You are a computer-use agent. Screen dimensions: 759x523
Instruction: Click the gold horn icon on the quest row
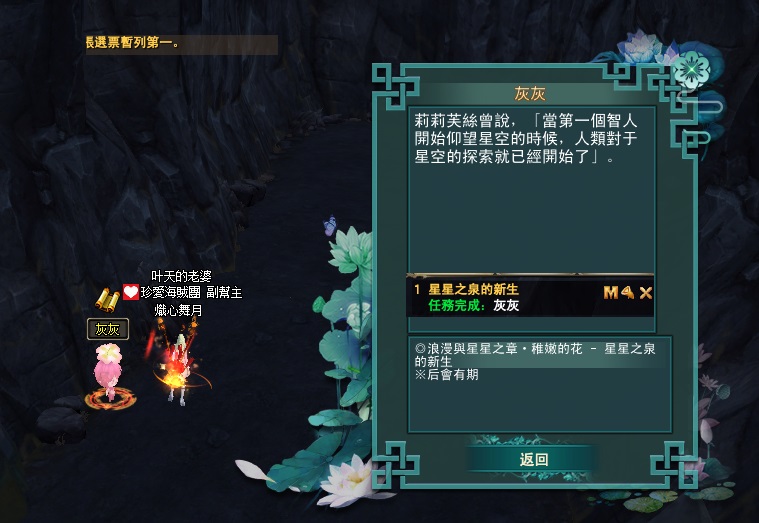[x=627, y=292]
